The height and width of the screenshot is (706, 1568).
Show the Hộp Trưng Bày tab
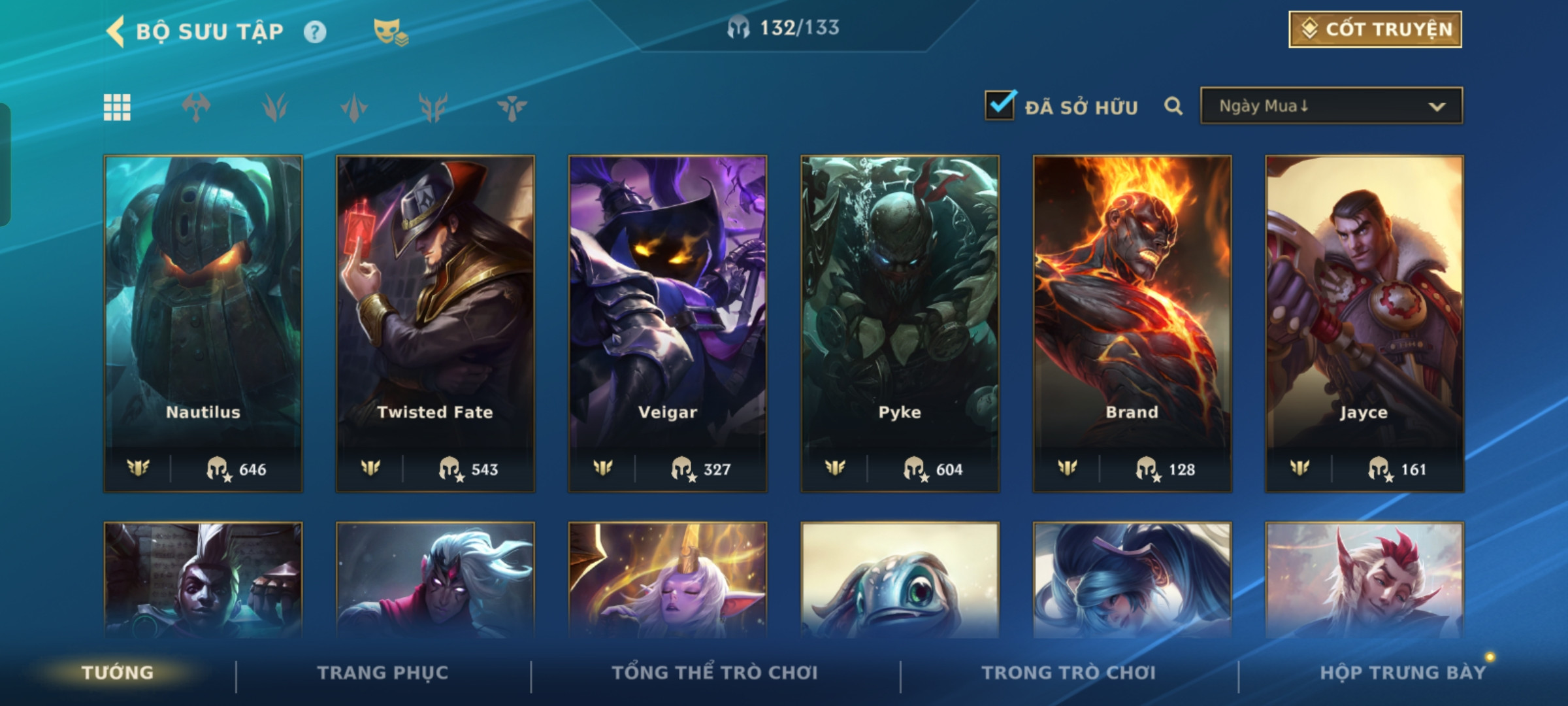point(1403,673)
